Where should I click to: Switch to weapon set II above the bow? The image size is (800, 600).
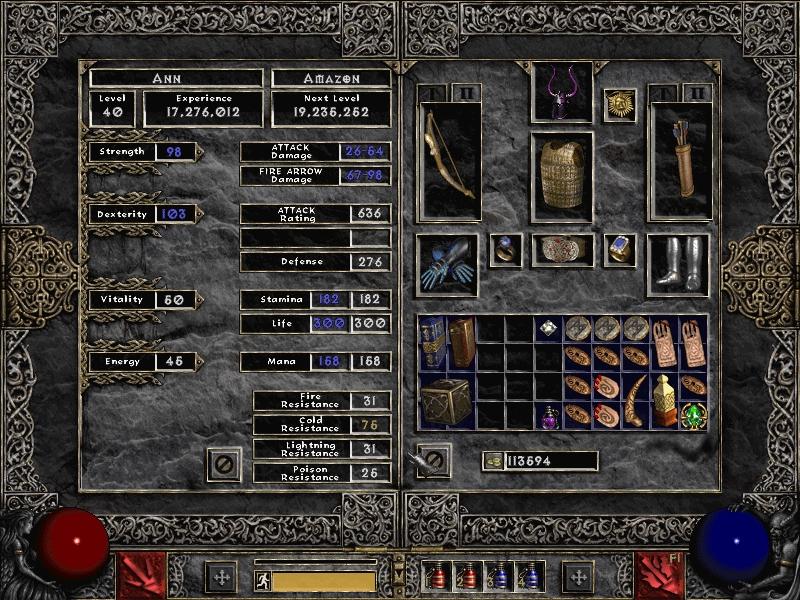click(463, 92)
